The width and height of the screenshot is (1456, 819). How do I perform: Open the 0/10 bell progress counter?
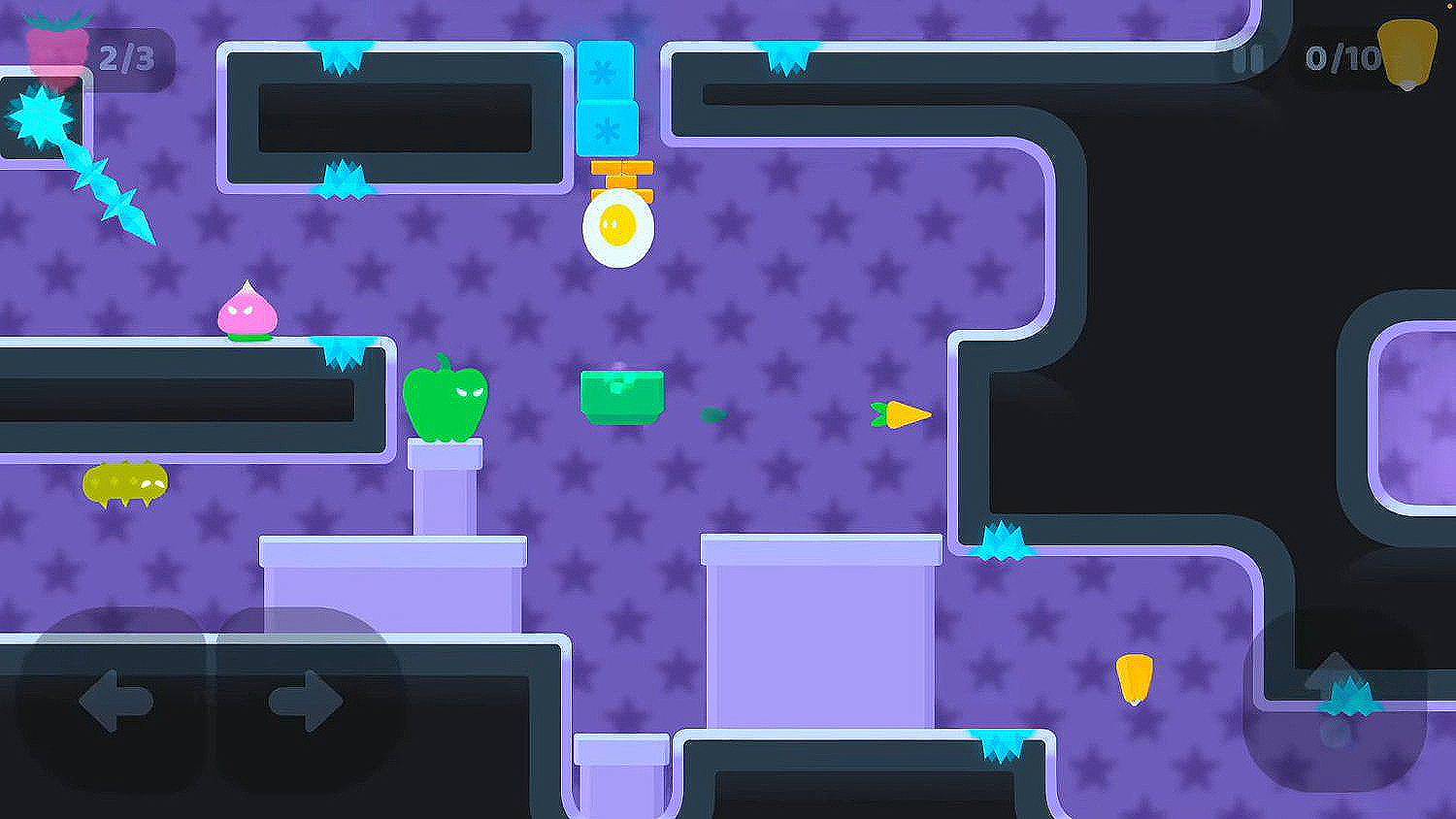point(1341,56)
